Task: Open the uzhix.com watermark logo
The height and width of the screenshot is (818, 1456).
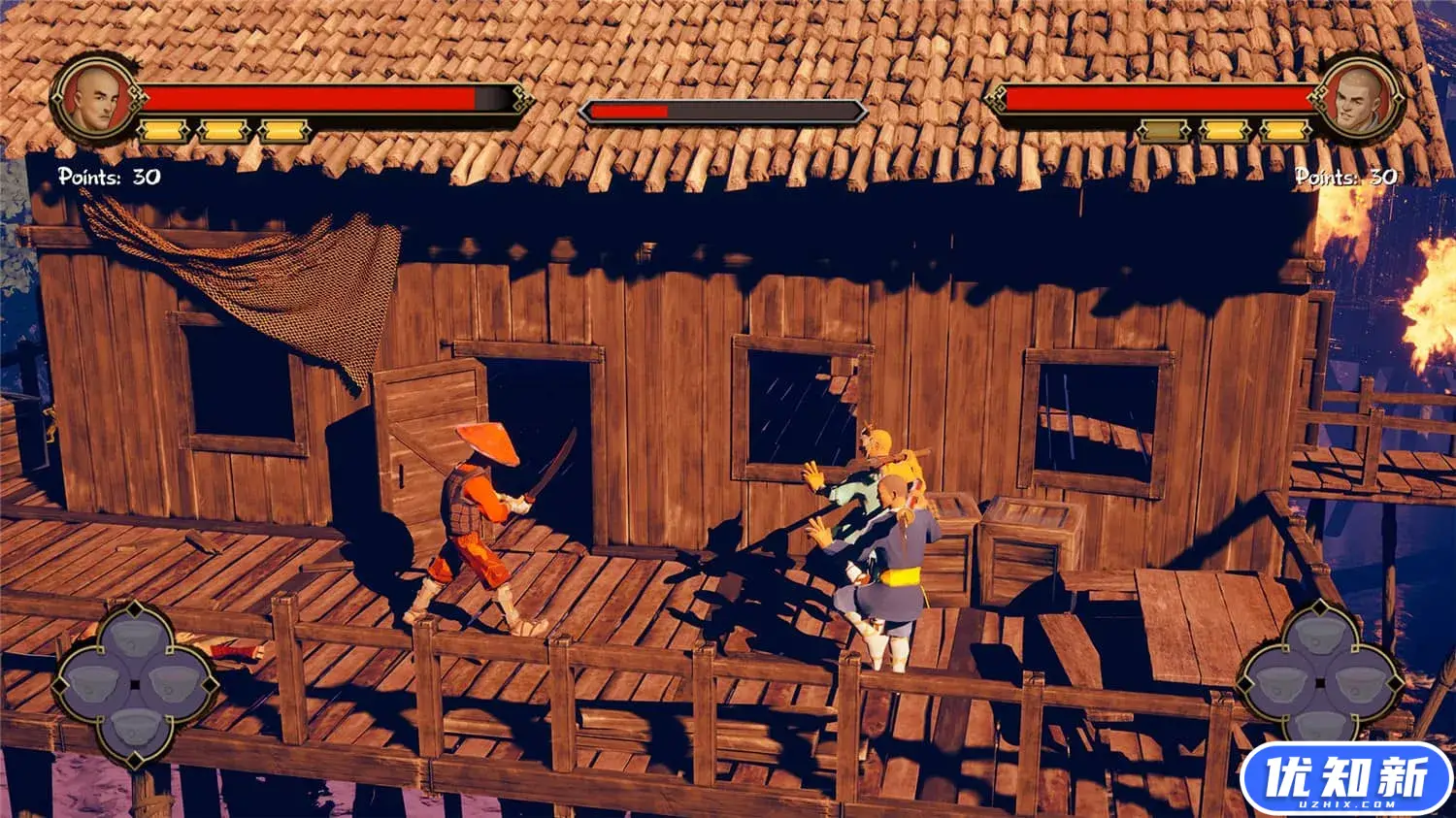Action: (1346, 779)
